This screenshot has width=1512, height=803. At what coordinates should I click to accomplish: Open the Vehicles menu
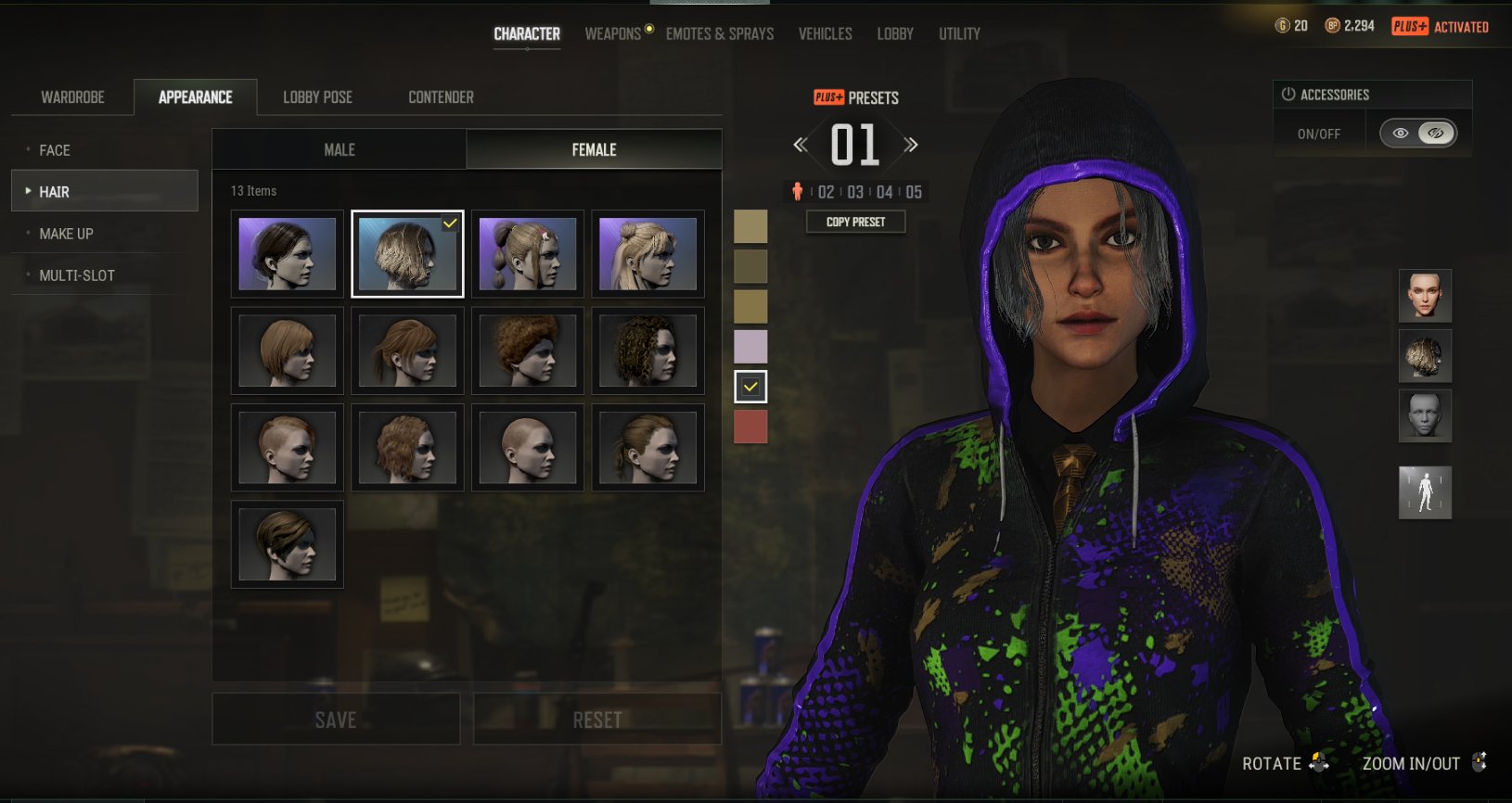point(825,34)
